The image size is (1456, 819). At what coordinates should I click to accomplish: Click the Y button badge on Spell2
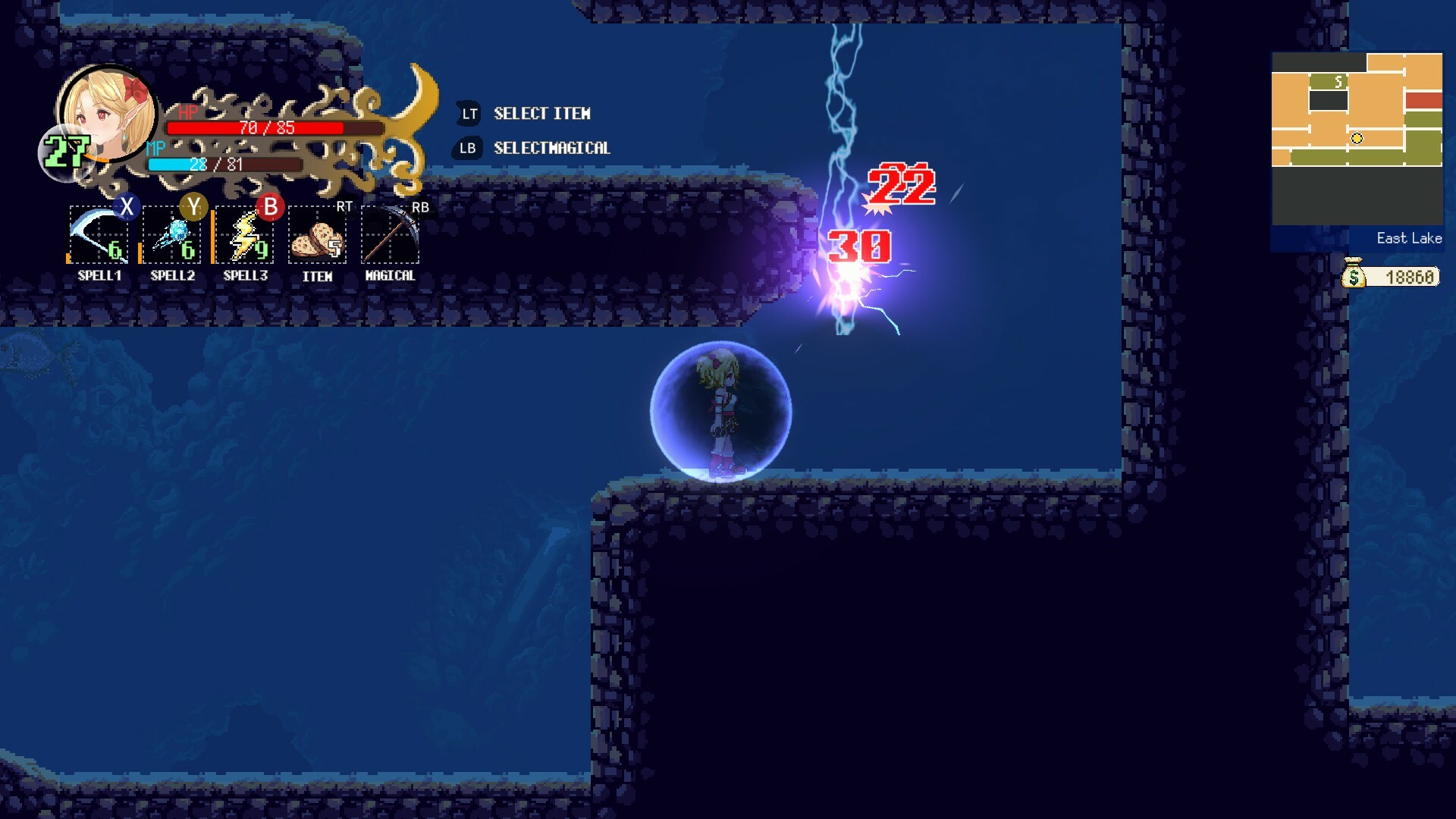(x=195, y=206)
